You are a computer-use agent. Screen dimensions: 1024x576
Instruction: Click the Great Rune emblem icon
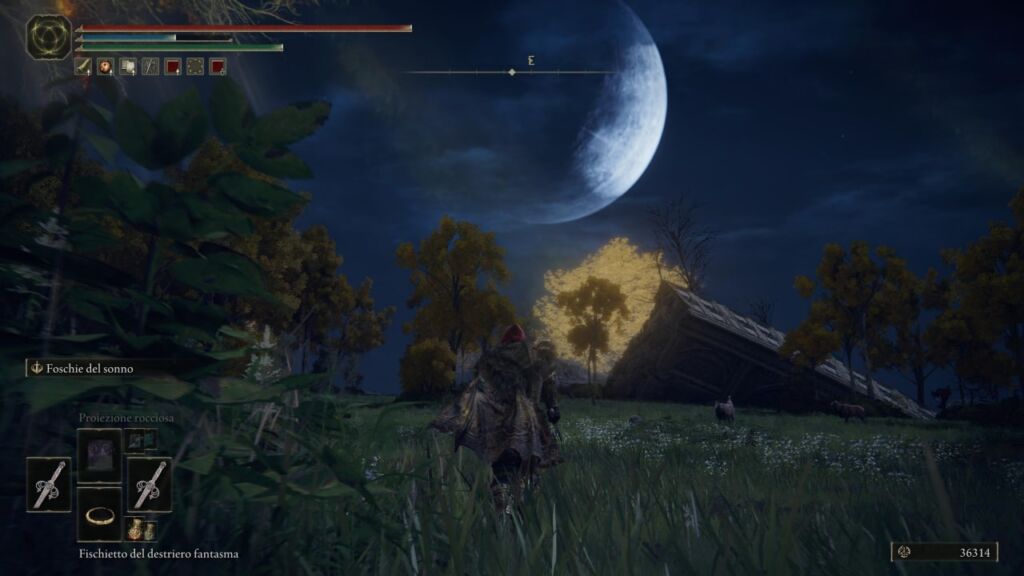point(47,38)
